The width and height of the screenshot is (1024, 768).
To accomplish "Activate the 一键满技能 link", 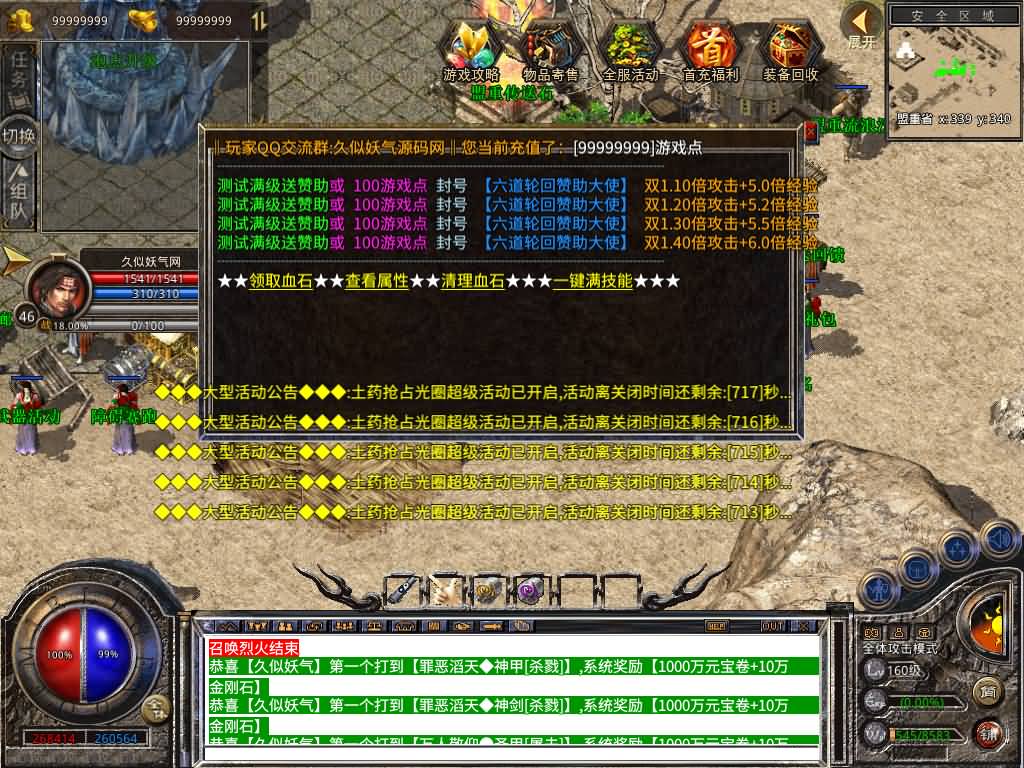I will (592, 281).
